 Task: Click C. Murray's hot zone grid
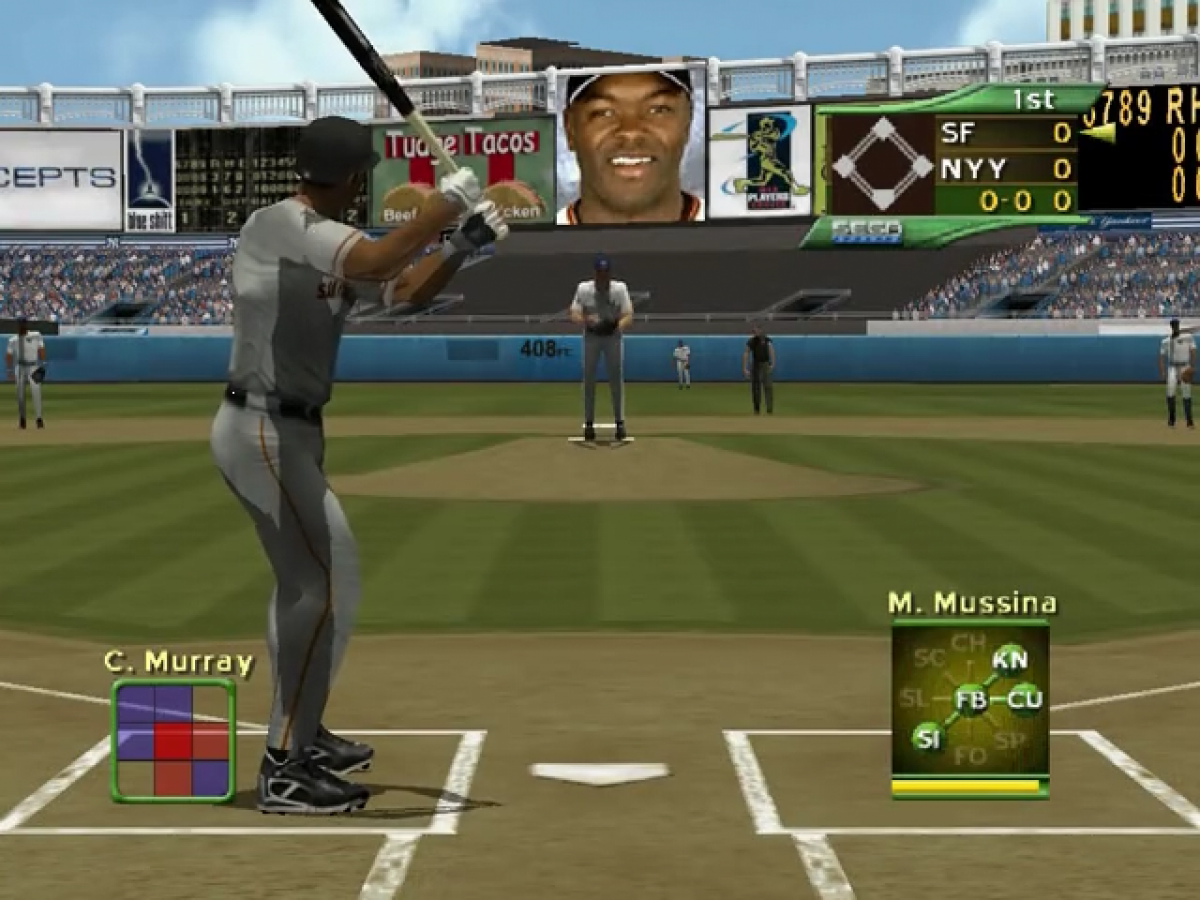[173, 740]
